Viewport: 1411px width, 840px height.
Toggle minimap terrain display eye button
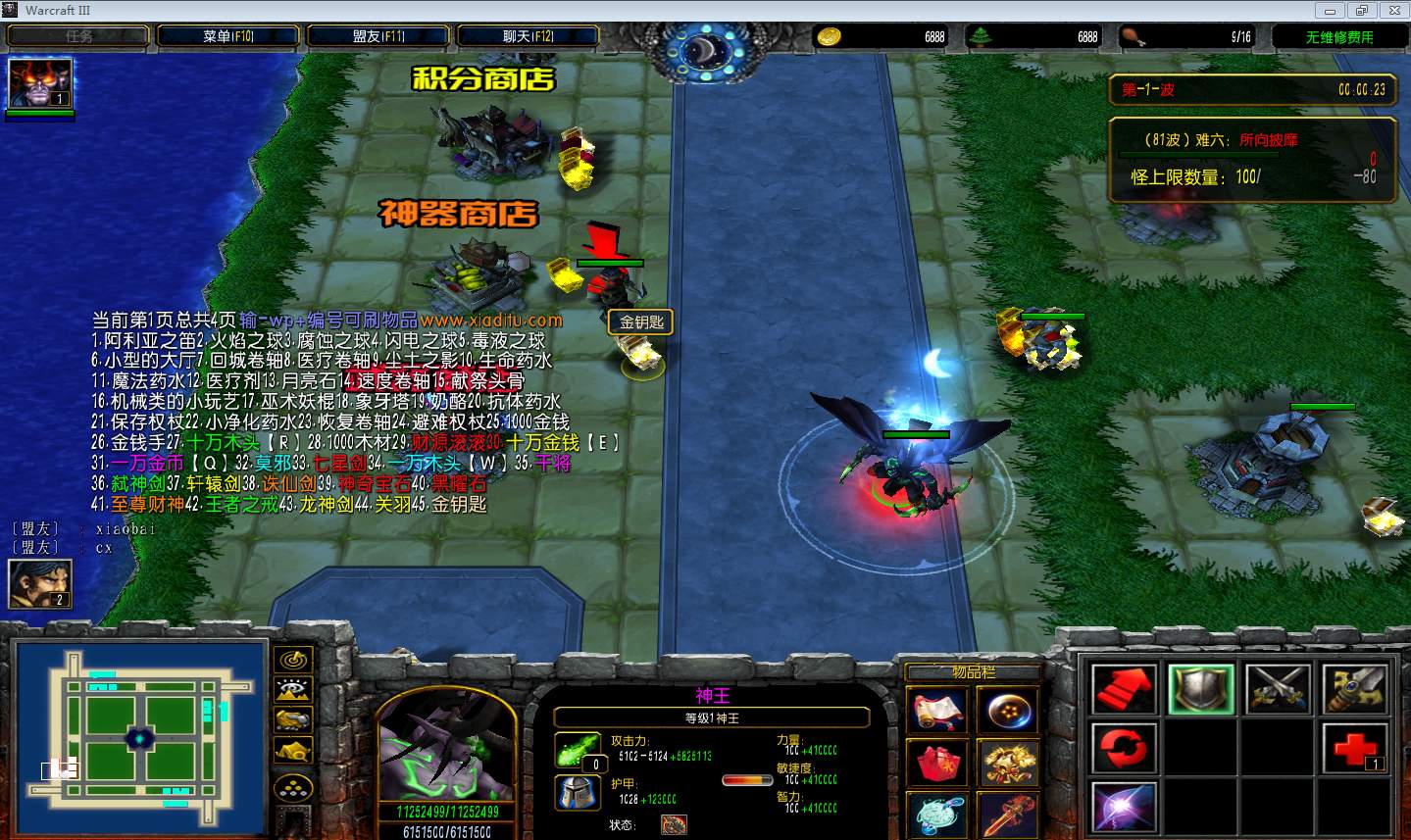[293, 691]
